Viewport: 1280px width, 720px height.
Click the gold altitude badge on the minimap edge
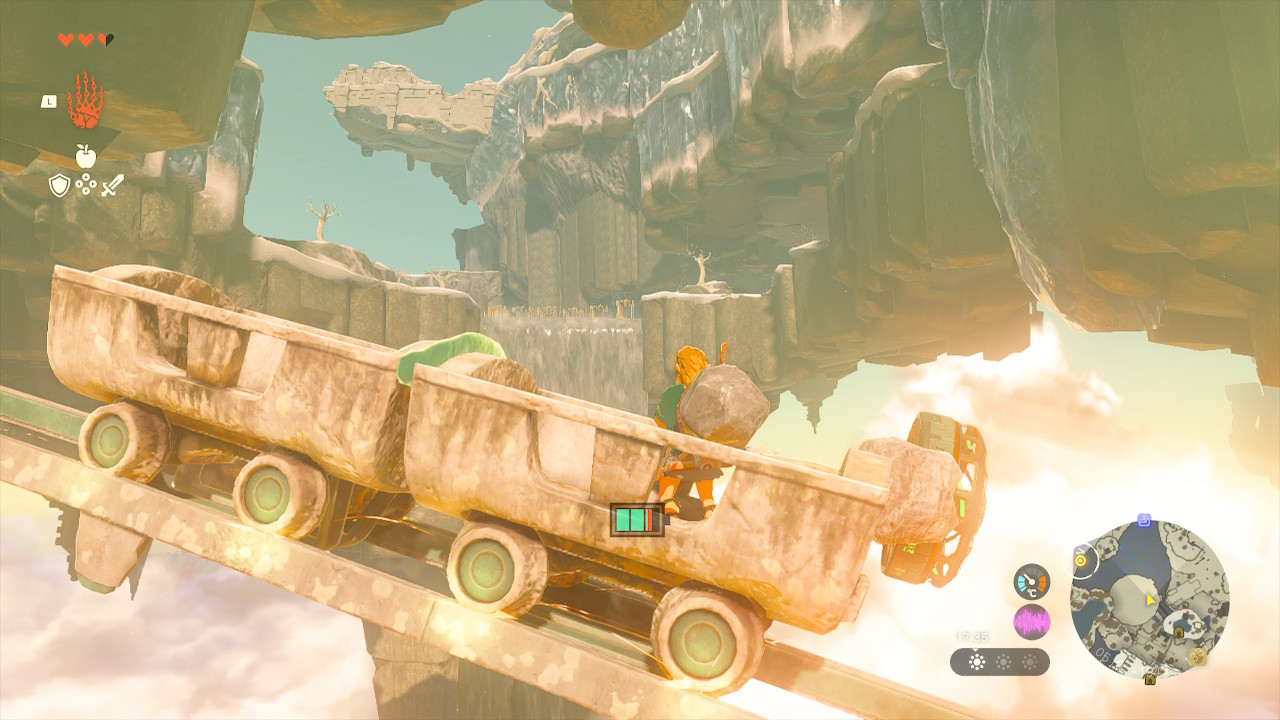(x=1196, y=657)
